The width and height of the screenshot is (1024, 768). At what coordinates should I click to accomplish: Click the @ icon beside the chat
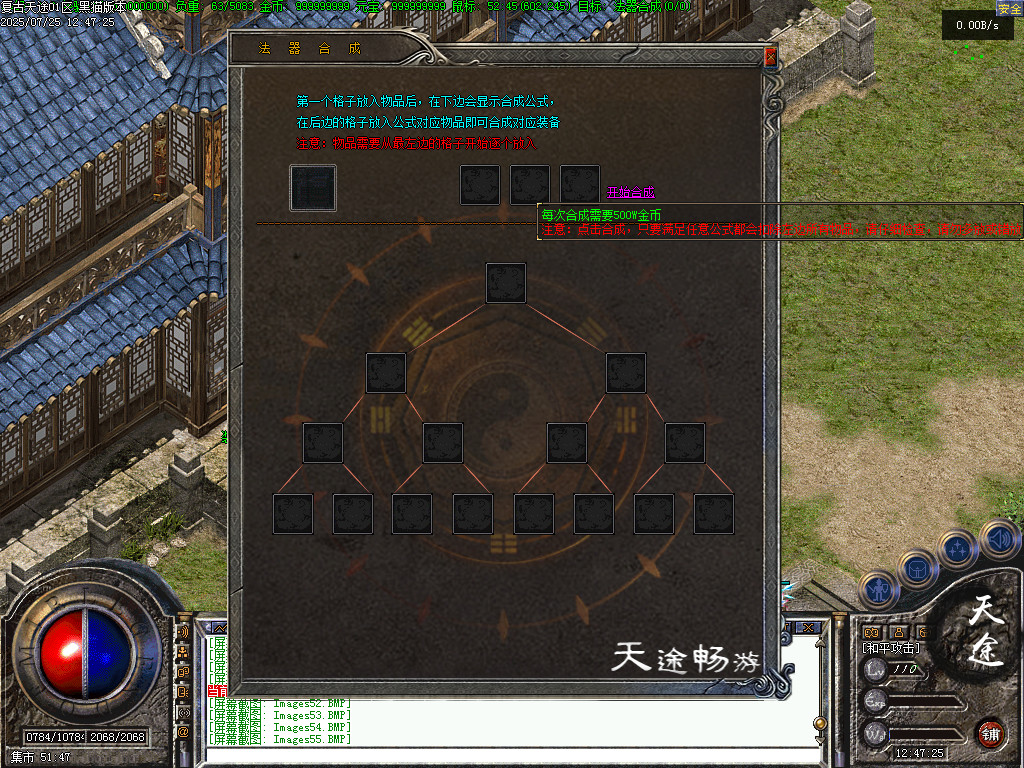[183, 732]
